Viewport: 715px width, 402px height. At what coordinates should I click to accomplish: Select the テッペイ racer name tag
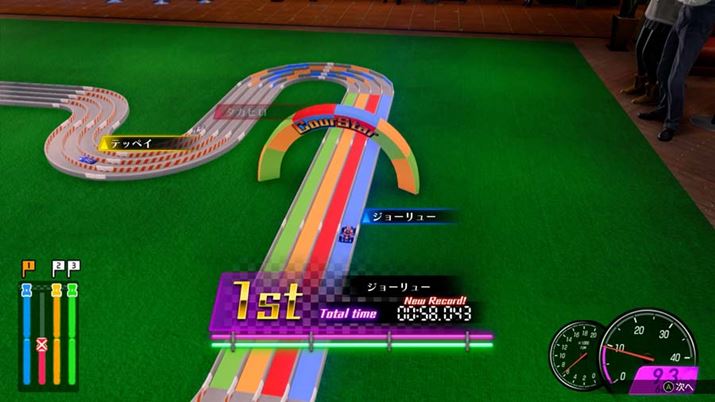tap(130, 143)
